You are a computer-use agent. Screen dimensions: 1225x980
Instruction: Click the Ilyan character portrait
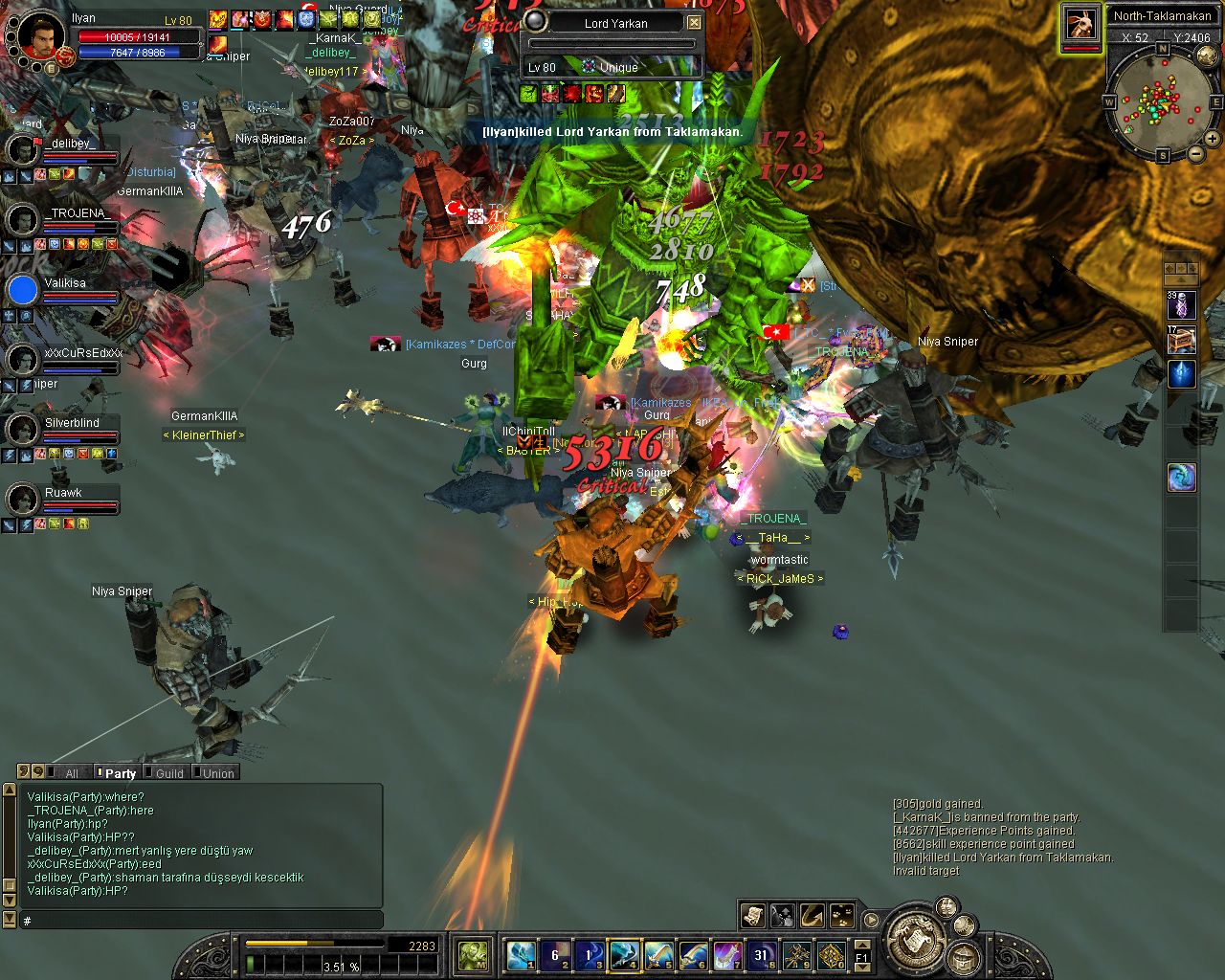point(41,35)
